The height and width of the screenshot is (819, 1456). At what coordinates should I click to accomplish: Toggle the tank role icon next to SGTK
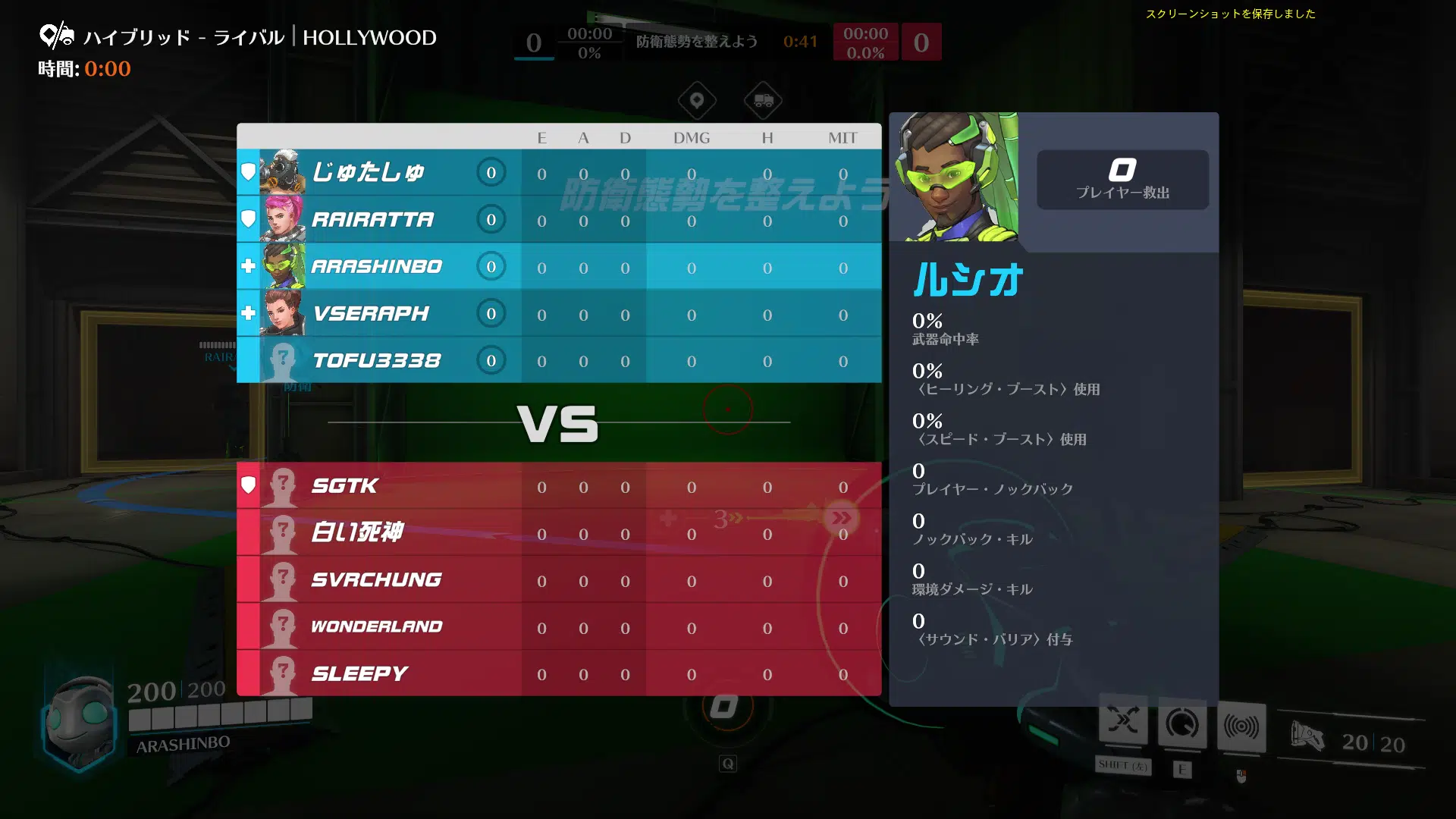(x=249, y=485)
